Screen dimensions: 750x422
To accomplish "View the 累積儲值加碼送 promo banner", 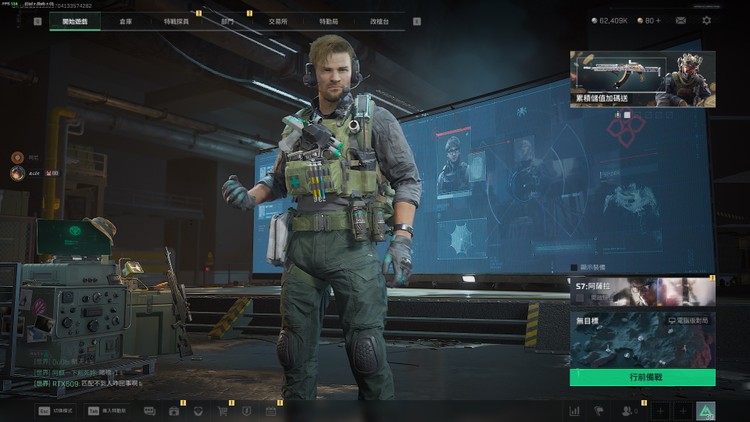I will point(642,79).
